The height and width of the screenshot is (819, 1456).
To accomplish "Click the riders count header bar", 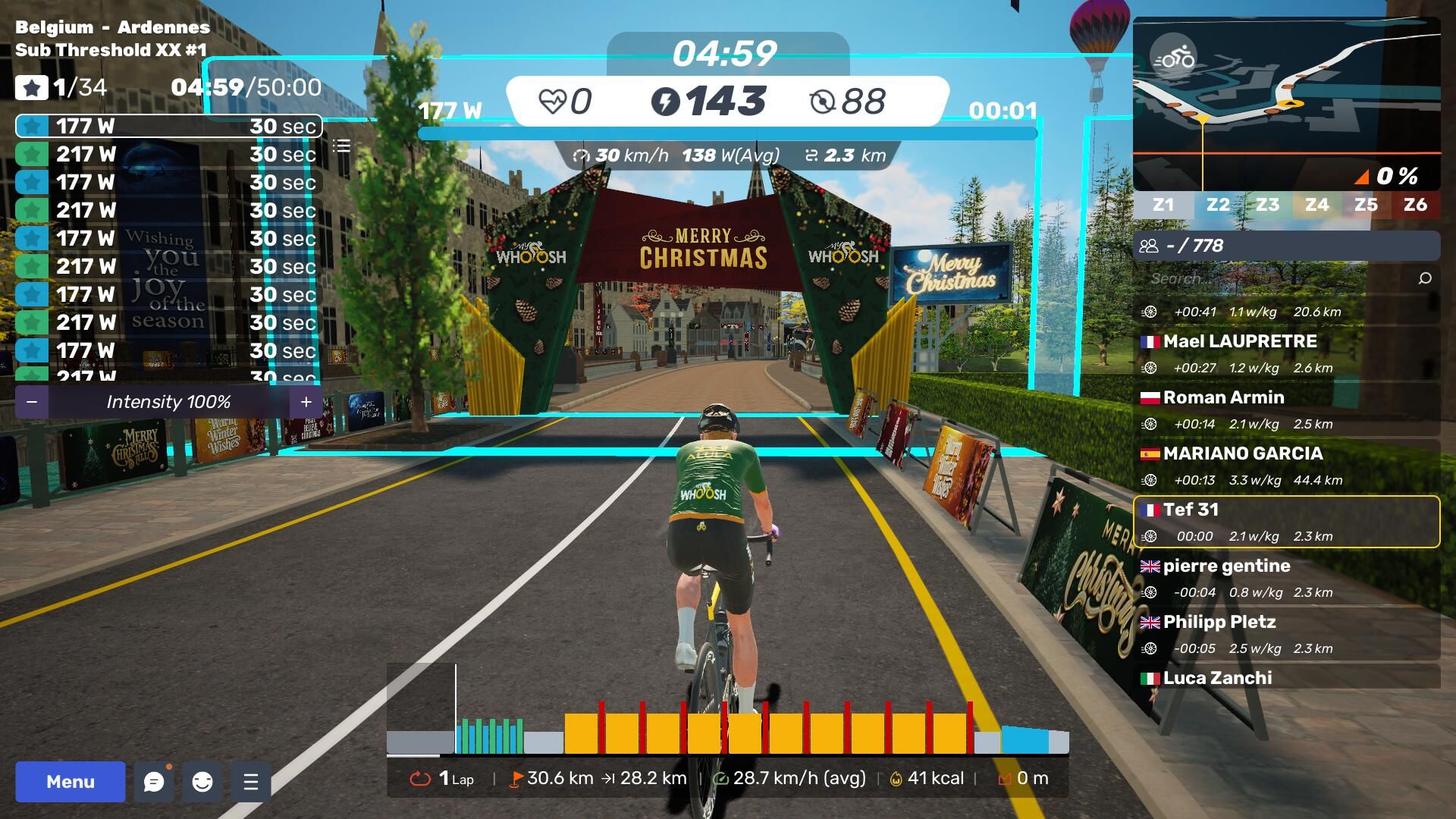I will click(x=1286, y=246).
